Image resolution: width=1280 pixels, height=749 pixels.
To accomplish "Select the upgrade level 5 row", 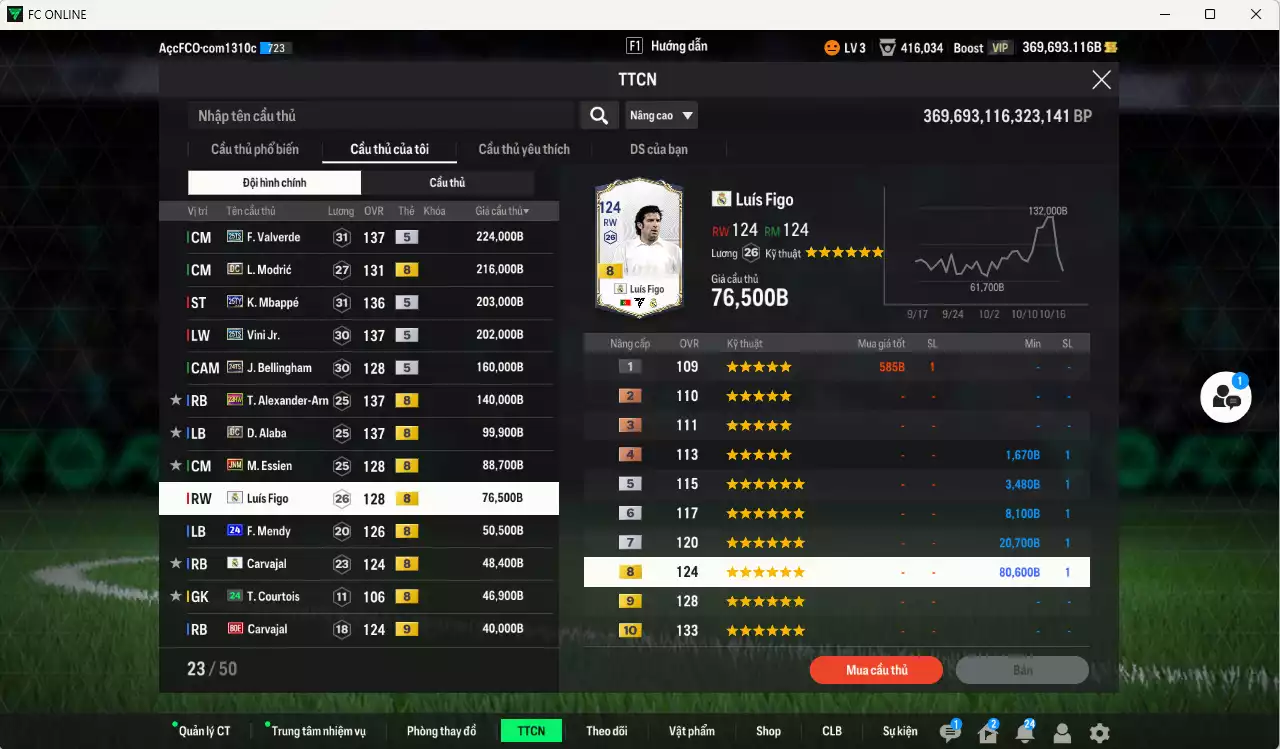I will pyautogui.click(x=836, y=484).
